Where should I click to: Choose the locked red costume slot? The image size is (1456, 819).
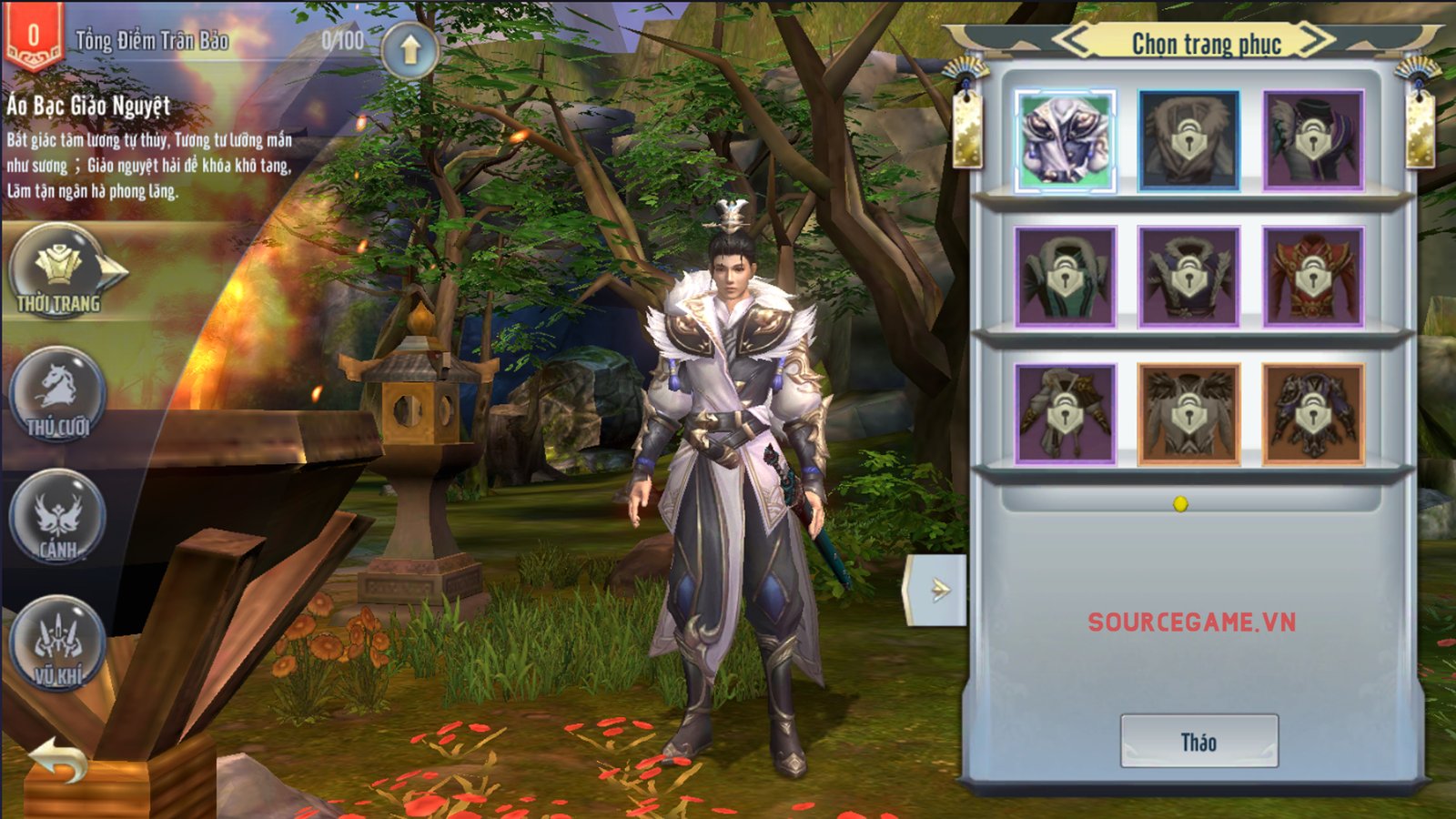pos(1312,277)
